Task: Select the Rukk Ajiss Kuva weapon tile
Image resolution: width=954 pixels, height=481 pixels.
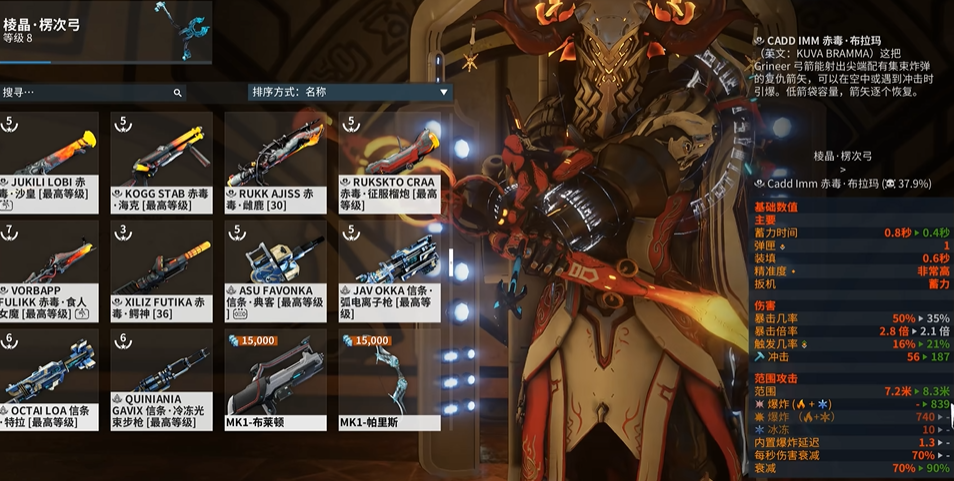Action: click(275, 161)
